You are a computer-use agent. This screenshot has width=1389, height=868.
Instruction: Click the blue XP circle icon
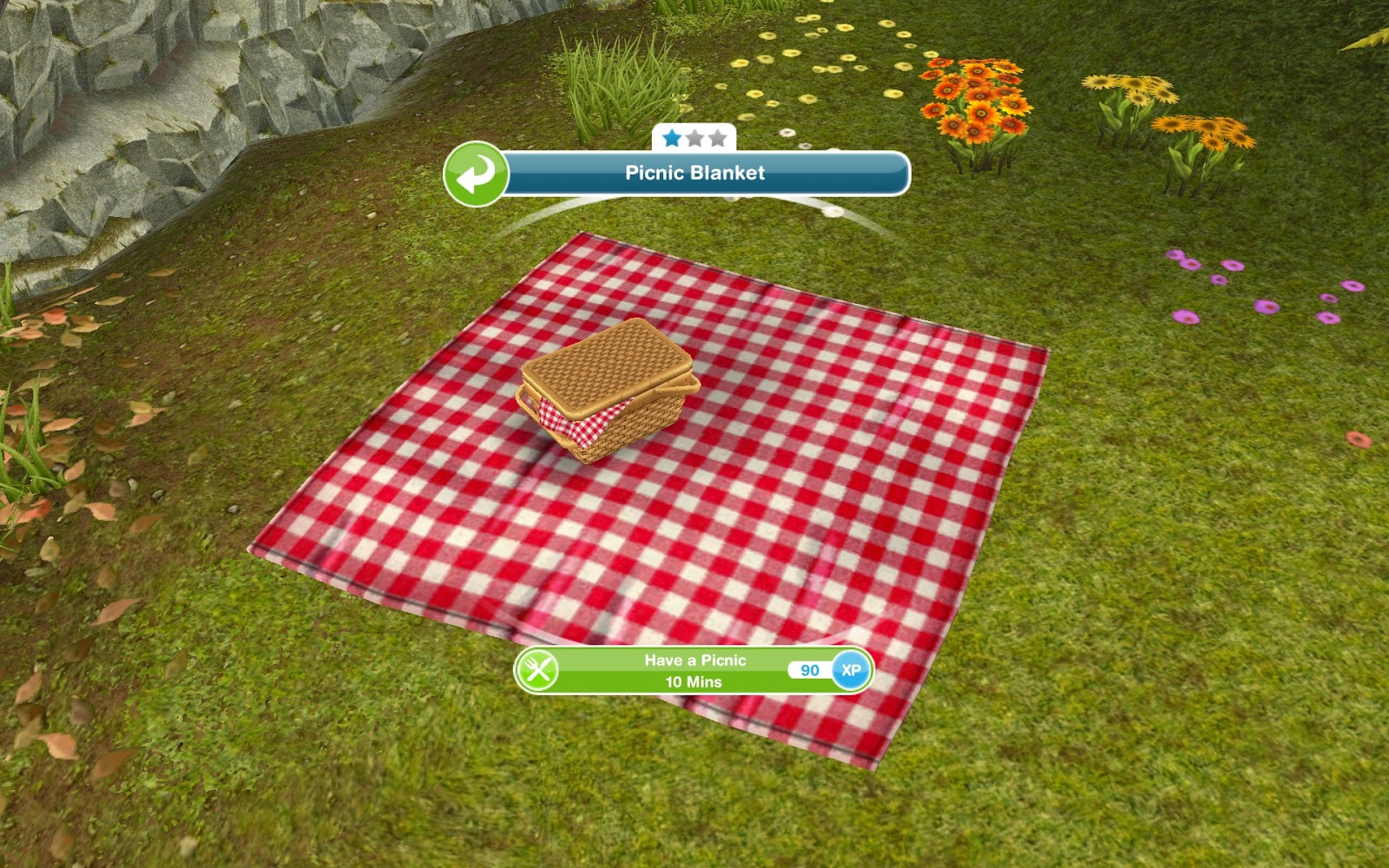(x=852, y=672)
